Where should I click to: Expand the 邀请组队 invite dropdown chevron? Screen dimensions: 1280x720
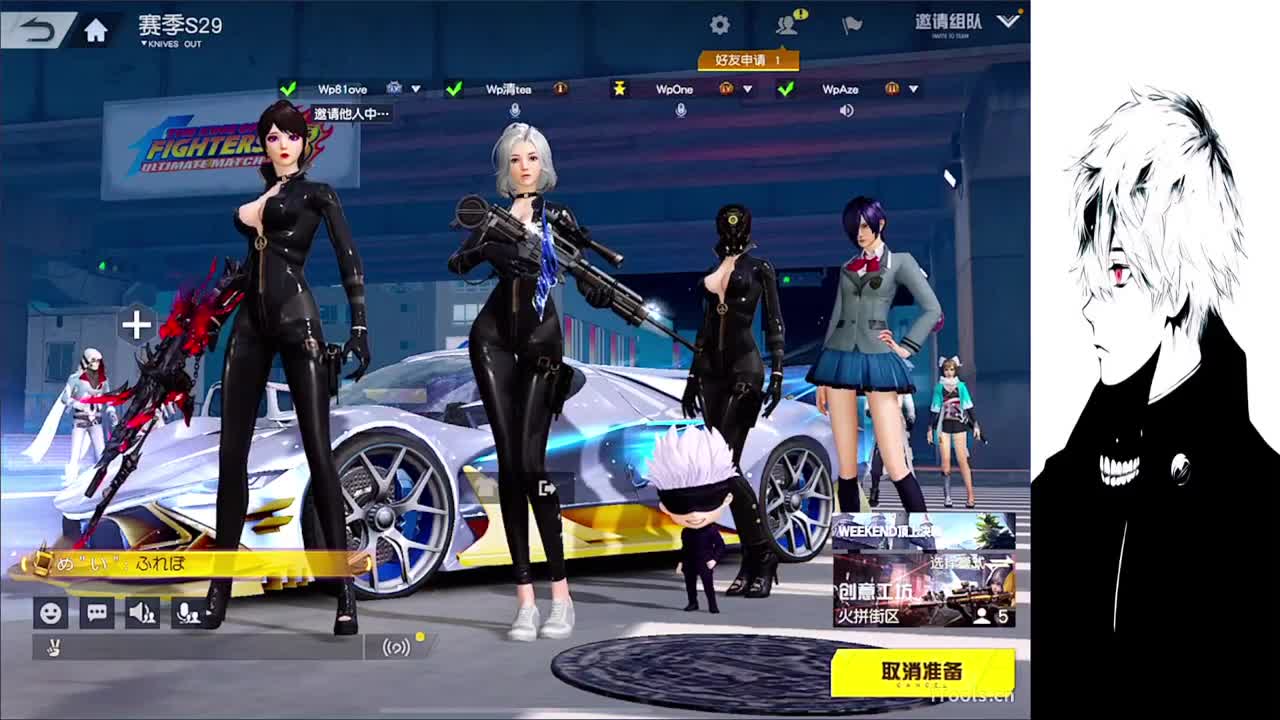point(1008,22)
